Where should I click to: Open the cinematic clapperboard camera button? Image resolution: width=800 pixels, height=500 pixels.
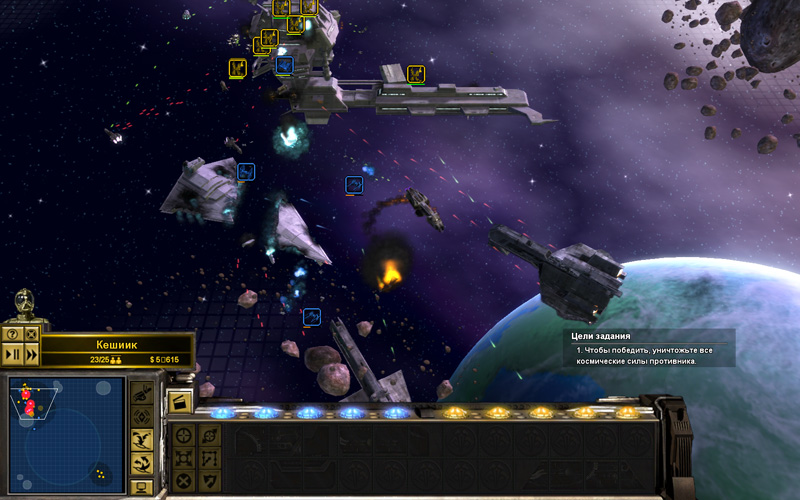(x=182, y=403)
